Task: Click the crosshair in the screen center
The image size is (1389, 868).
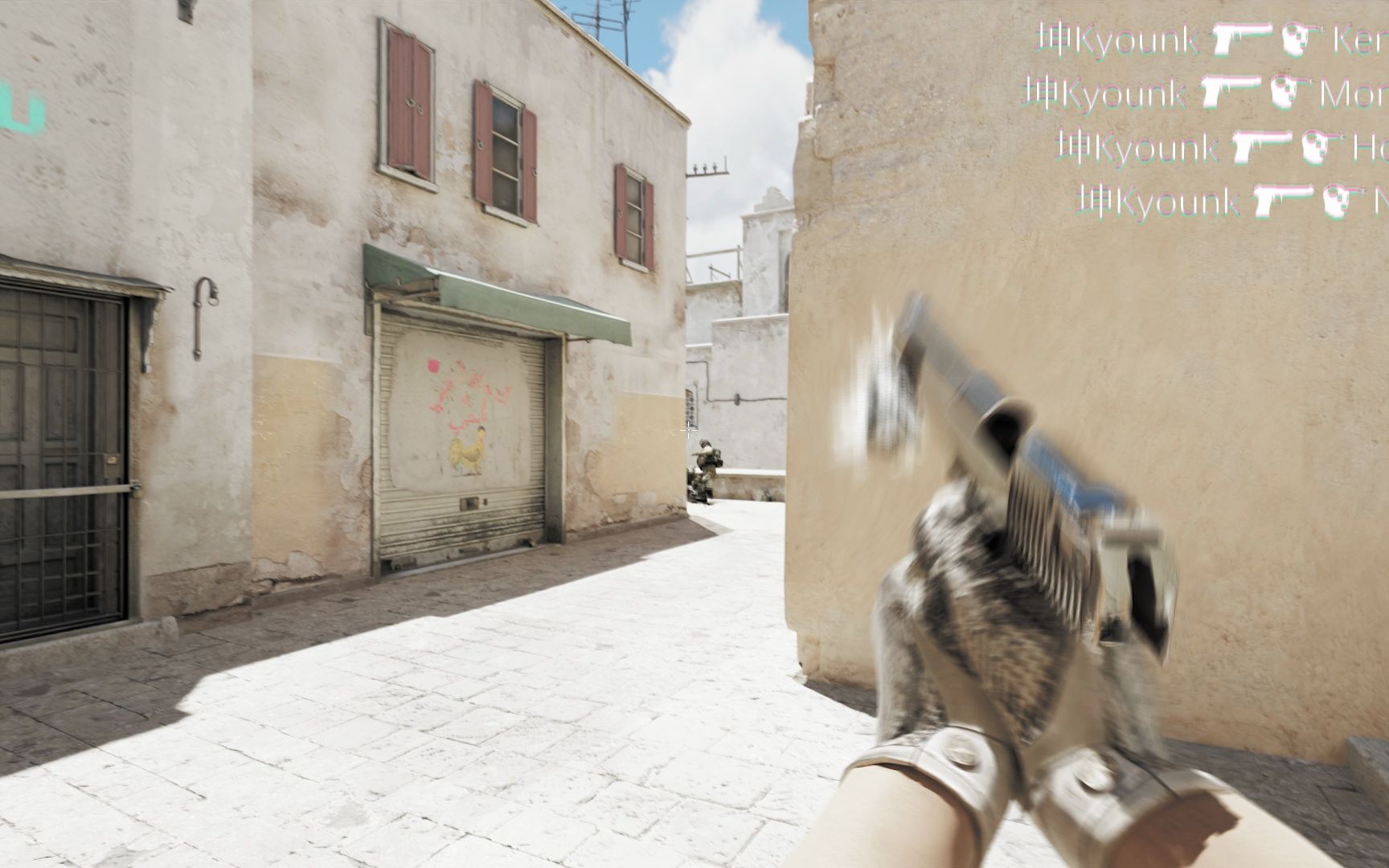Action: pyautogui.click(x=690, y=432)
